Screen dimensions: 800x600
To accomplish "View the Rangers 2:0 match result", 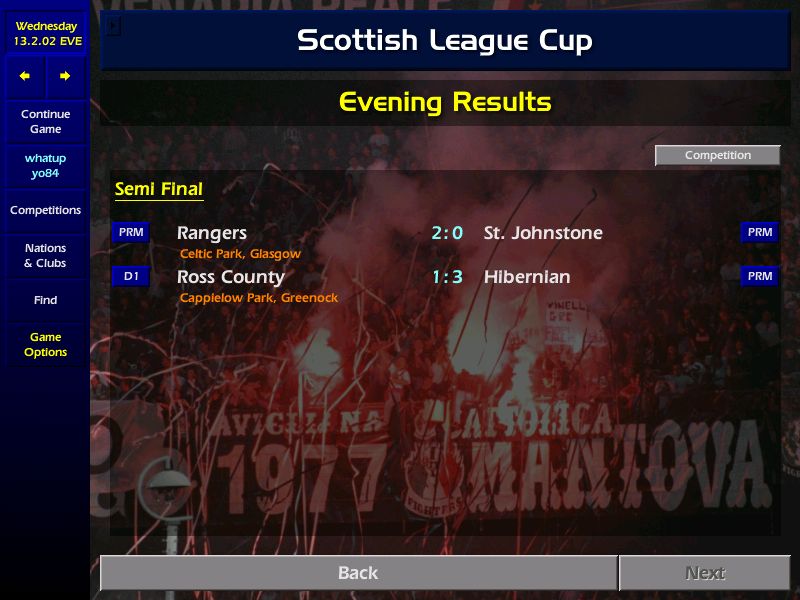I will tap(447, 233).
